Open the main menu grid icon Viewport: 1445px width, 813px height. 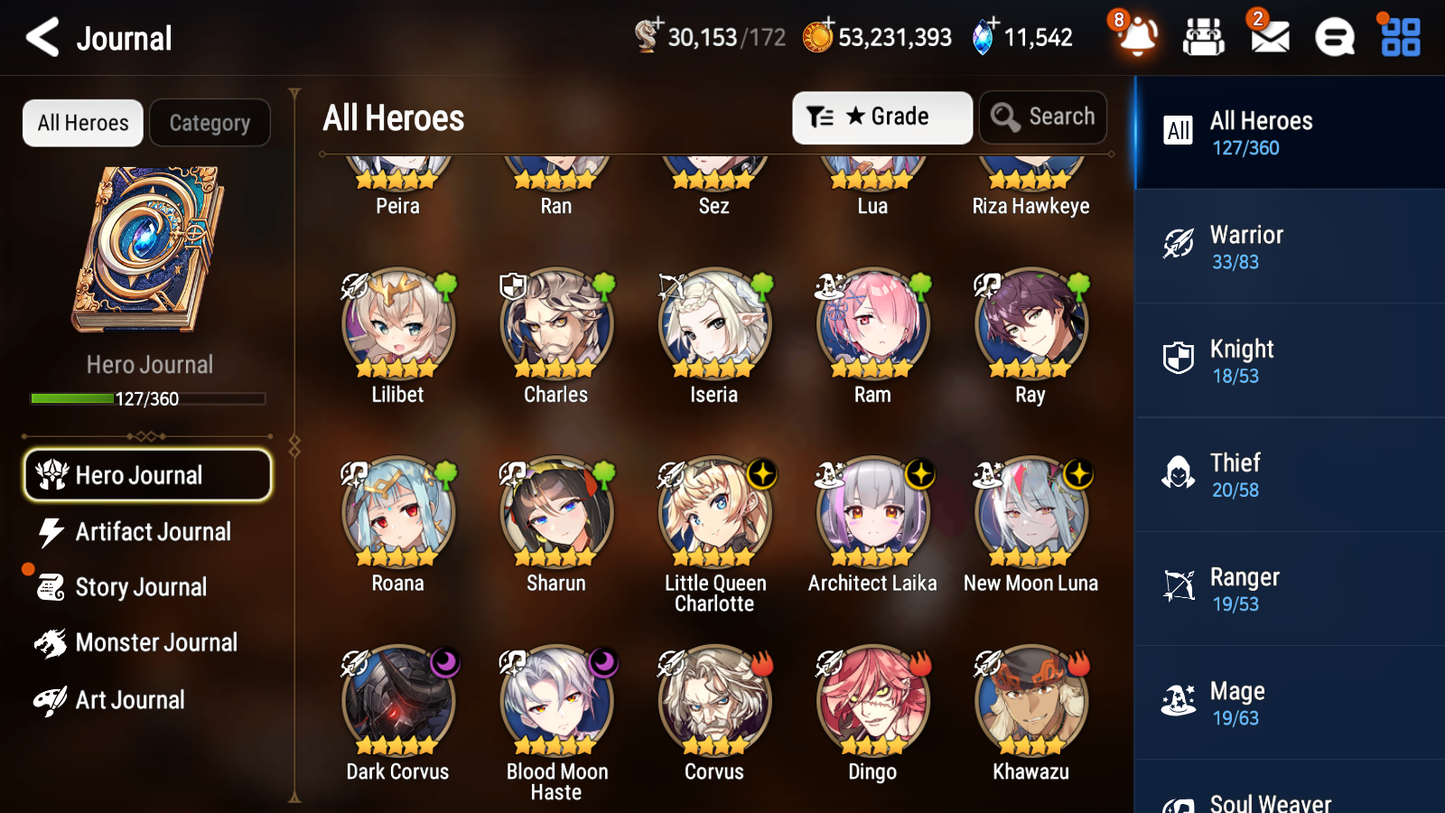coord(1399,37)
